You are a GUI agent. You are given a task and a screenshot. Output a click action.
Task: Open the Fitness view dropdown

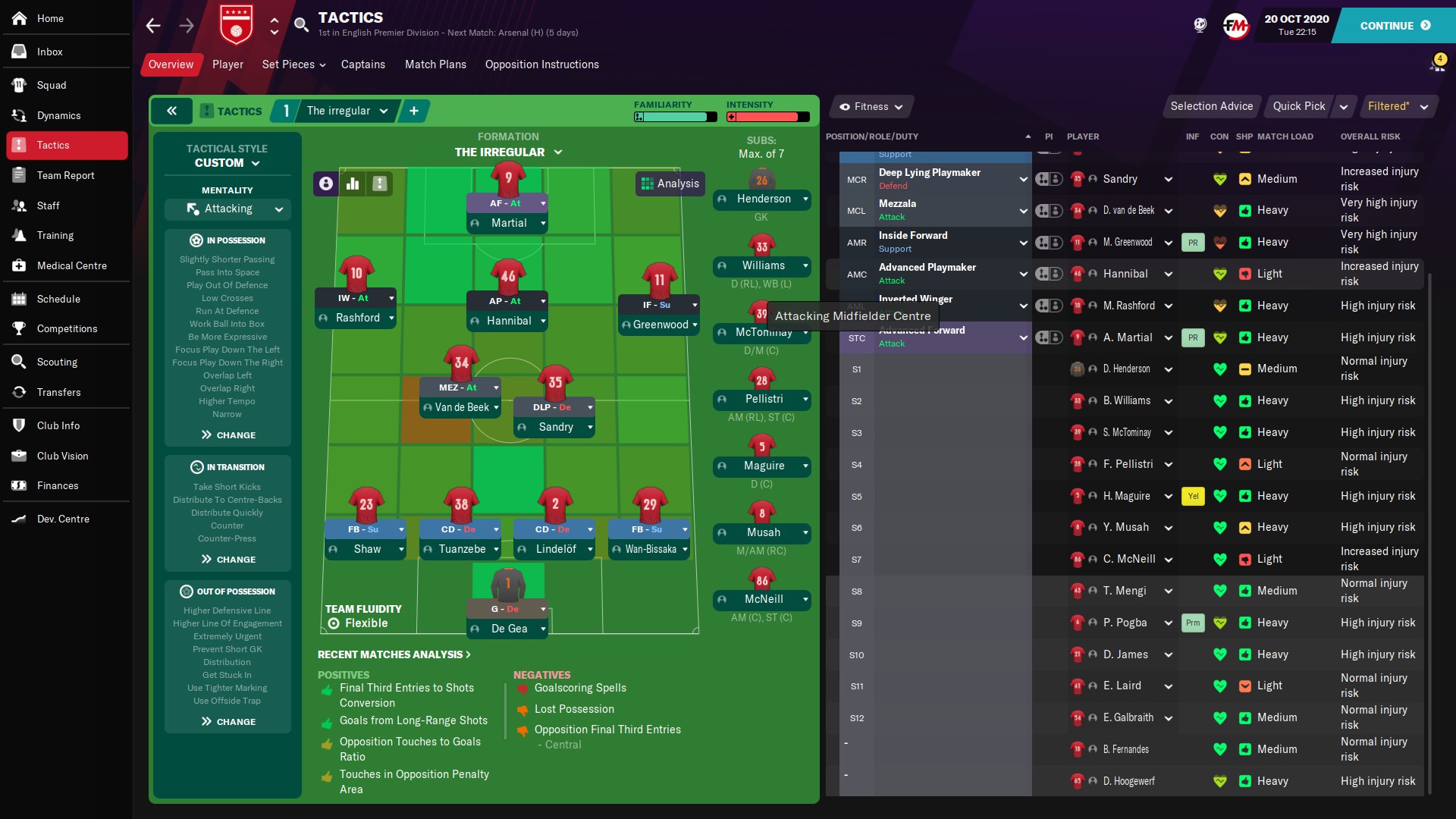pyautogui.click(x=871, y=107)
